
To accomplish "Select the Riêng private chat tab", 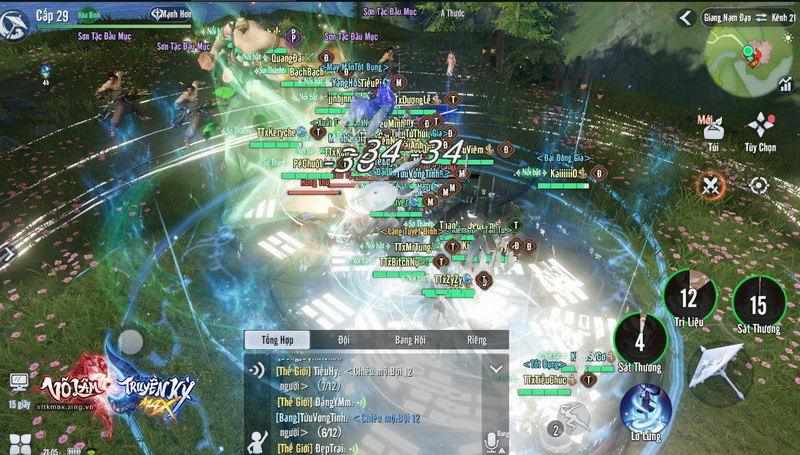I will point(476,340).
